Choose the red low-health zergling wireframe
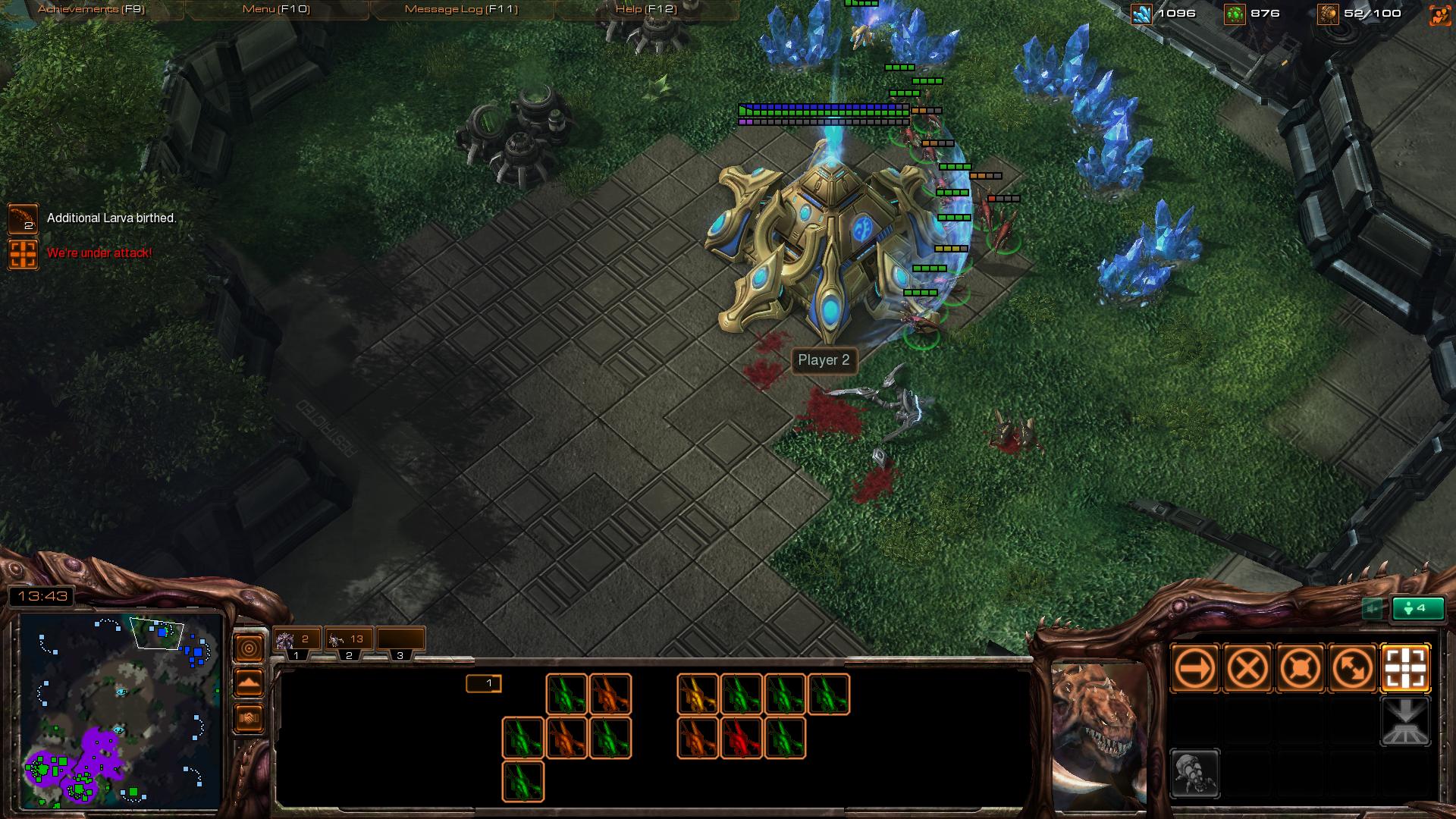 (742, 738)
